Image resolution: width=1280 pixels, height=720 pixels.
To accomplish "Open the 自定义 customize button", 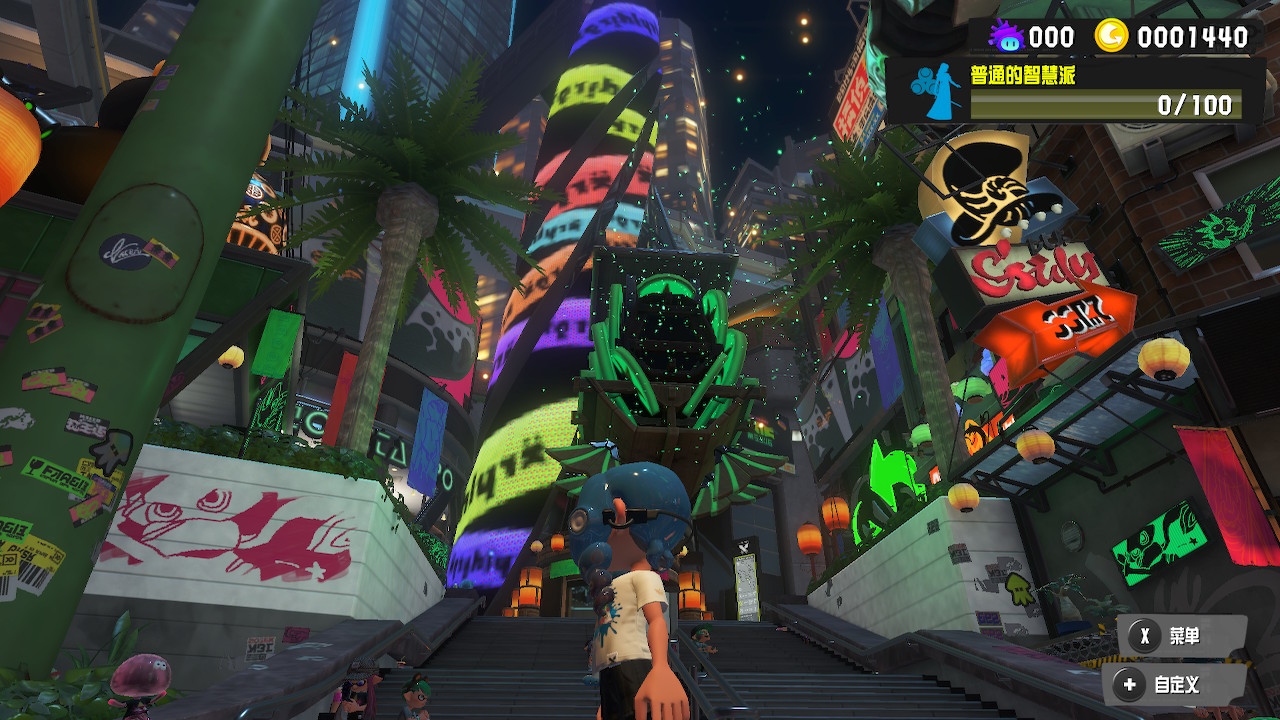I will [x=1173, y=686].
